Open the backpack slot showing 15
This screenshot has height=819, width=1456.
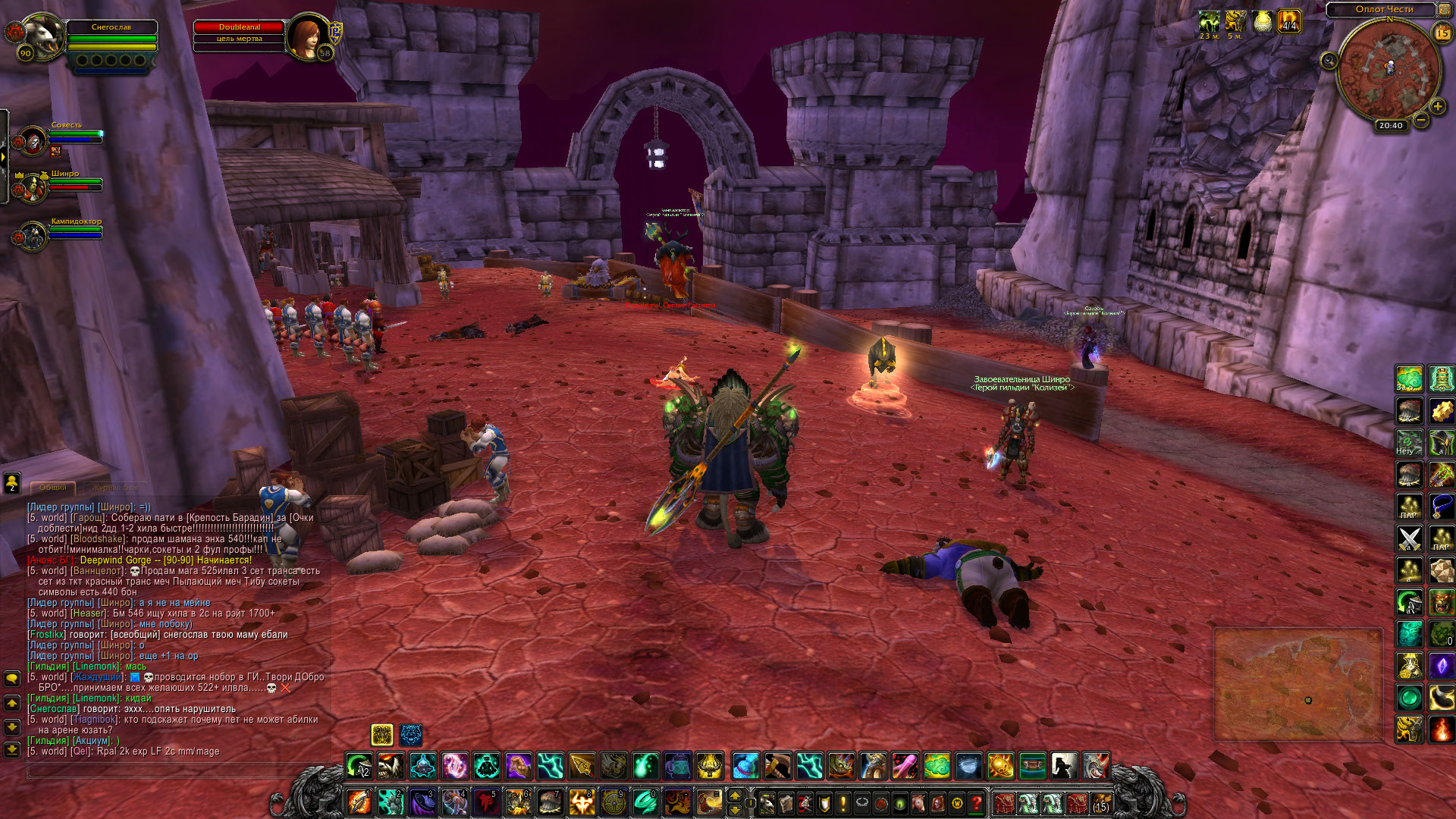pos(1100,802)
